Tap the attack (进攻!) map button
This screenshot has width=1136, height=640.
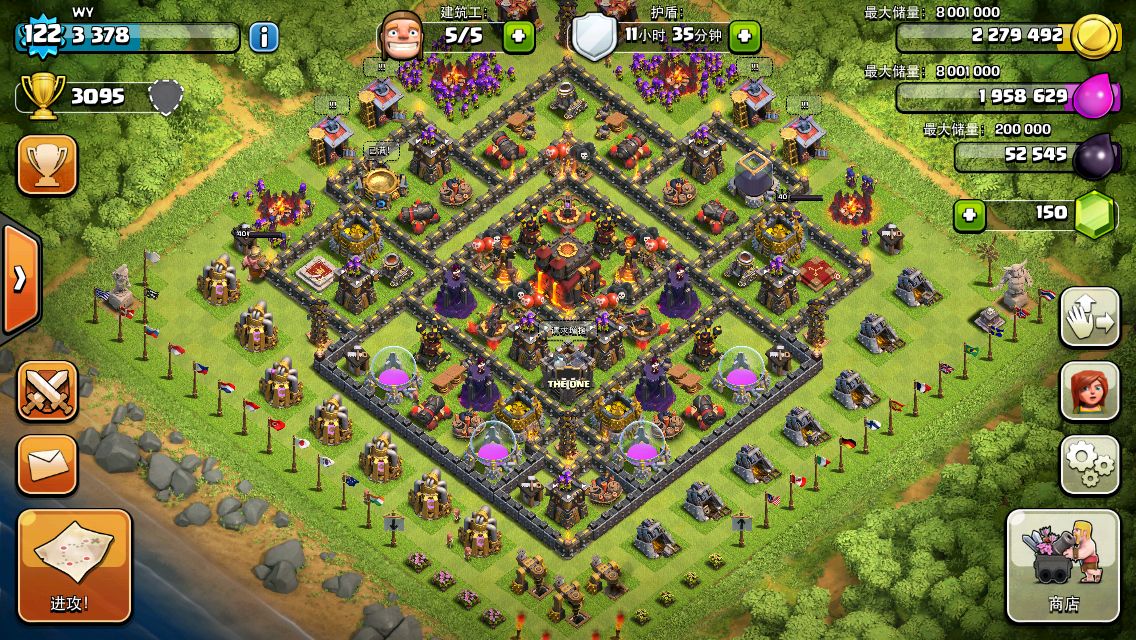74,566
